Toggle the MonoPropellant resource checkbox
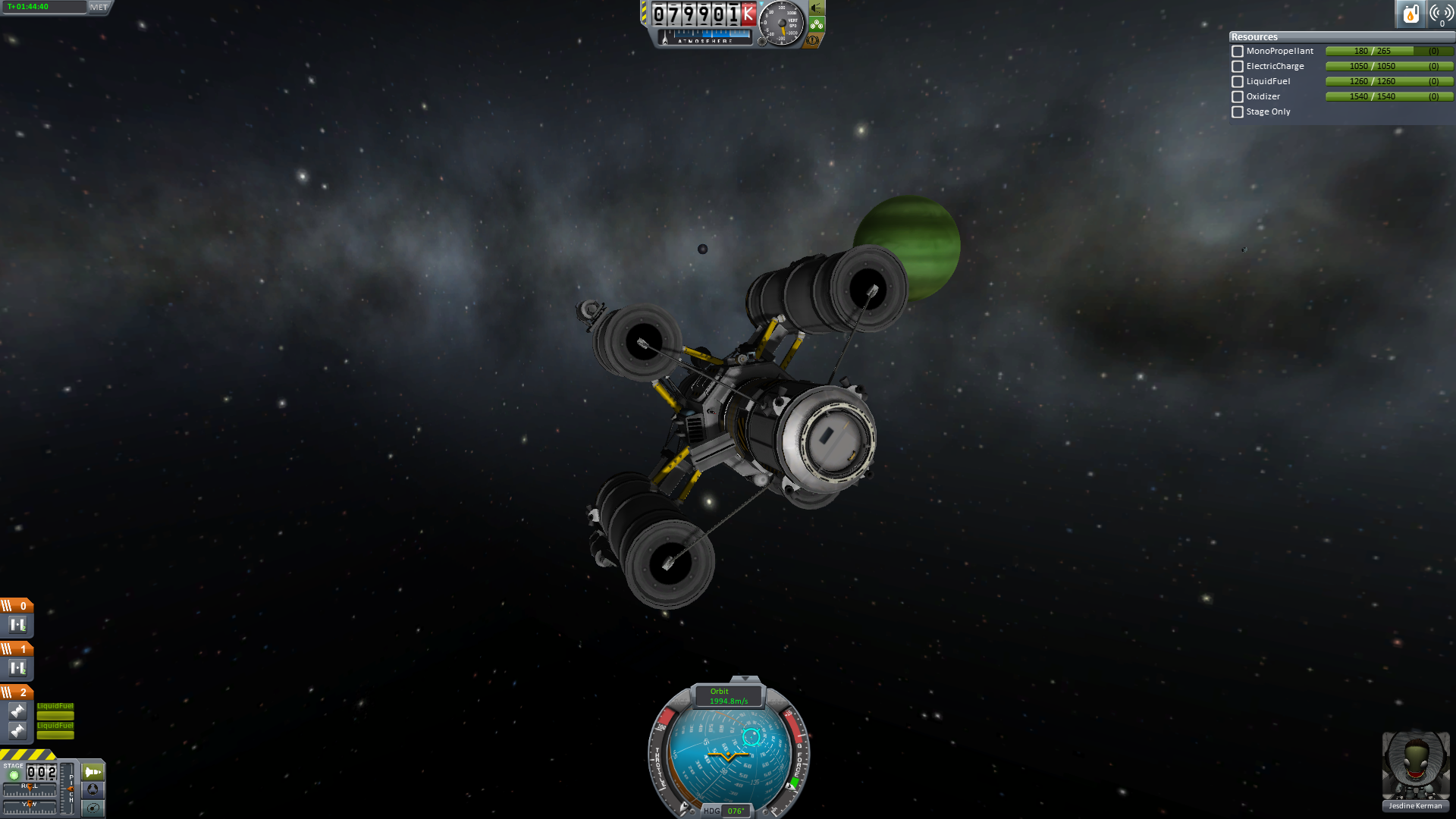 (1238, 52)
